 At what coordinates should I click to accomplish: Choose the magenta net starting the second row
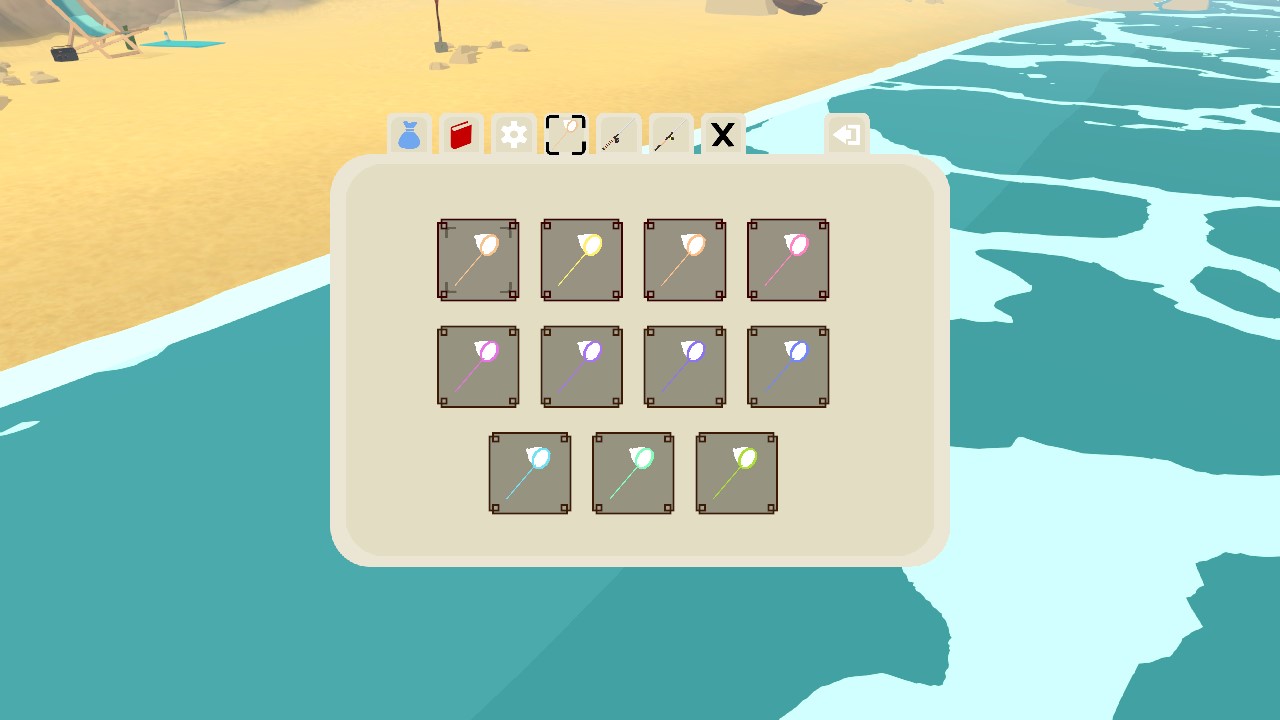tap(478, 366)
